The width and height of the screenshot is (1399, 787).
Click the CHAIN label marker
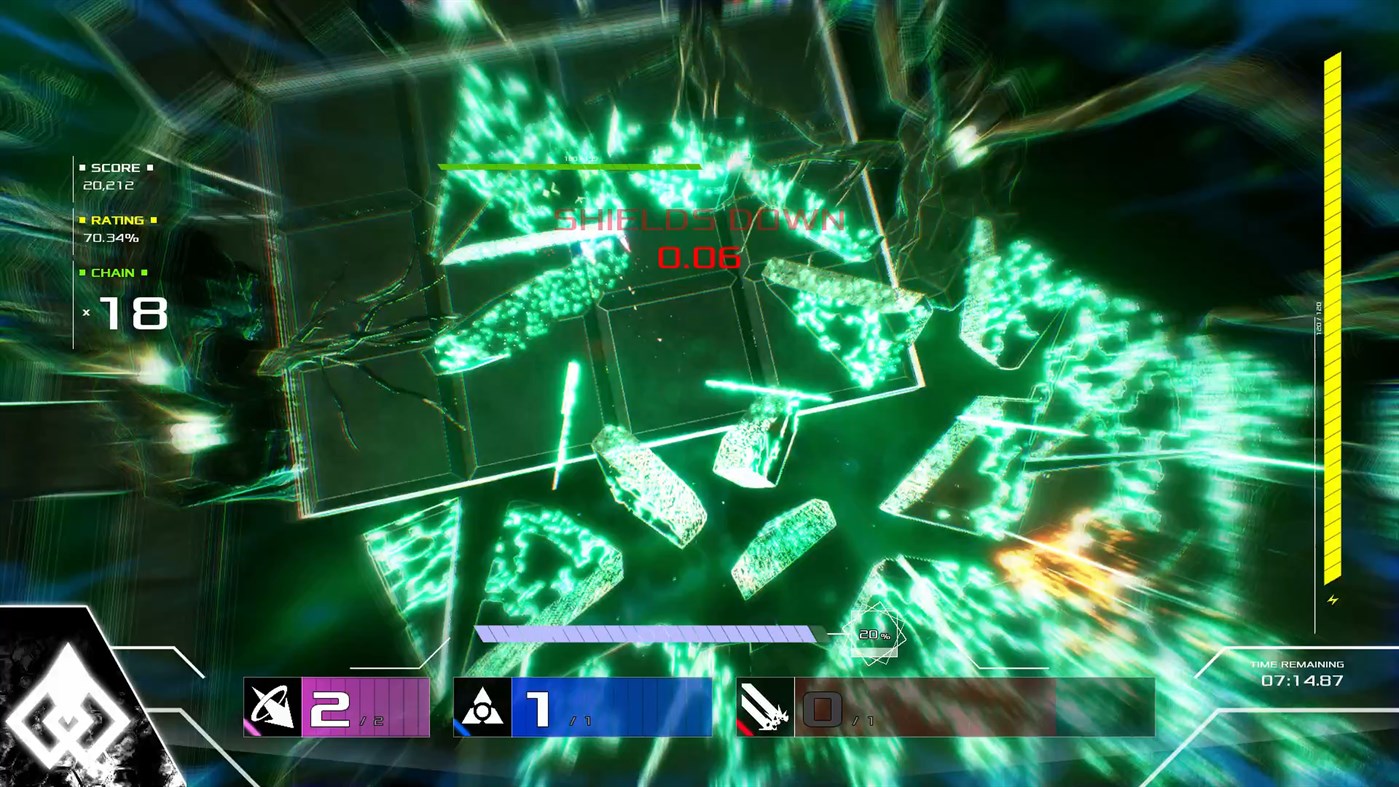click(114, 272)
